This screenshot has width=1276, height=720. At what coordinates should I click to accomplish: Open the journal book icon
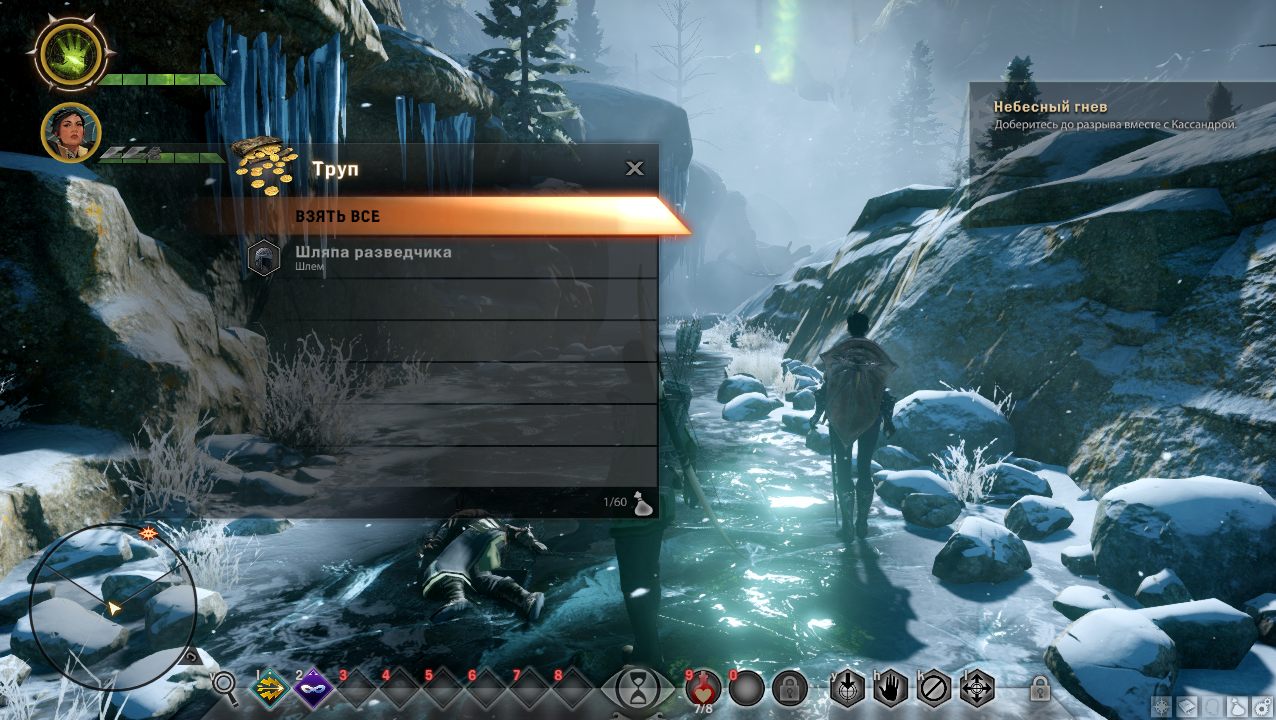(x=1185, y=707)
